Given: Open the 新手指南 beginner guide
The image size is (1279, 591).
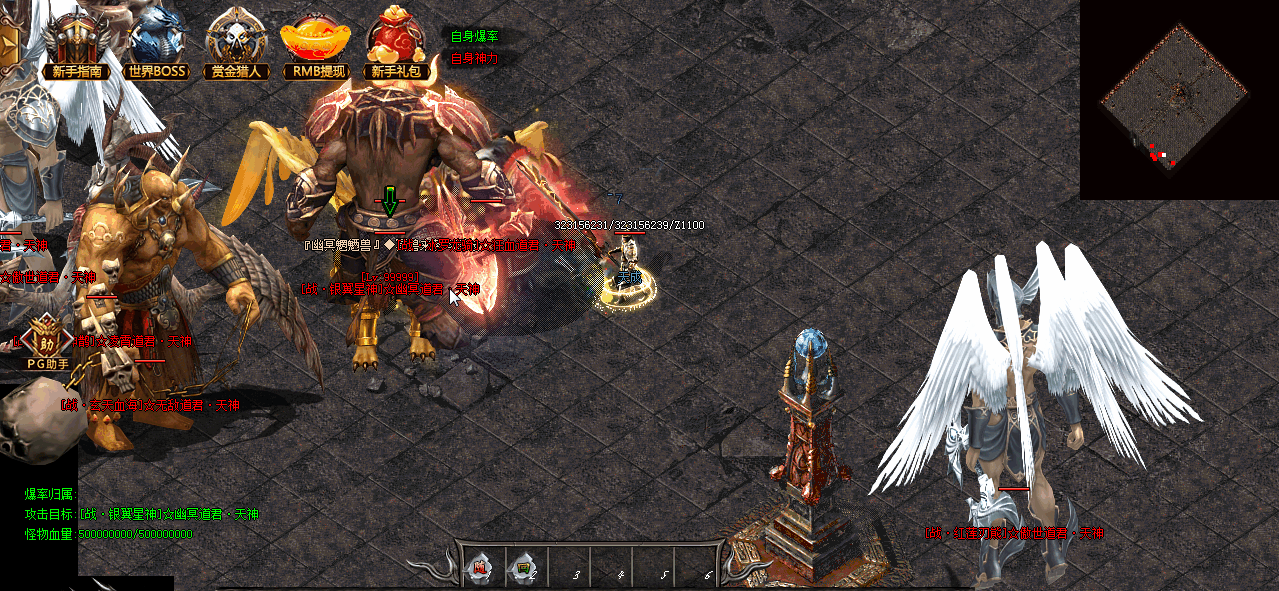Looking at the screenshot, I should point(75,44).
